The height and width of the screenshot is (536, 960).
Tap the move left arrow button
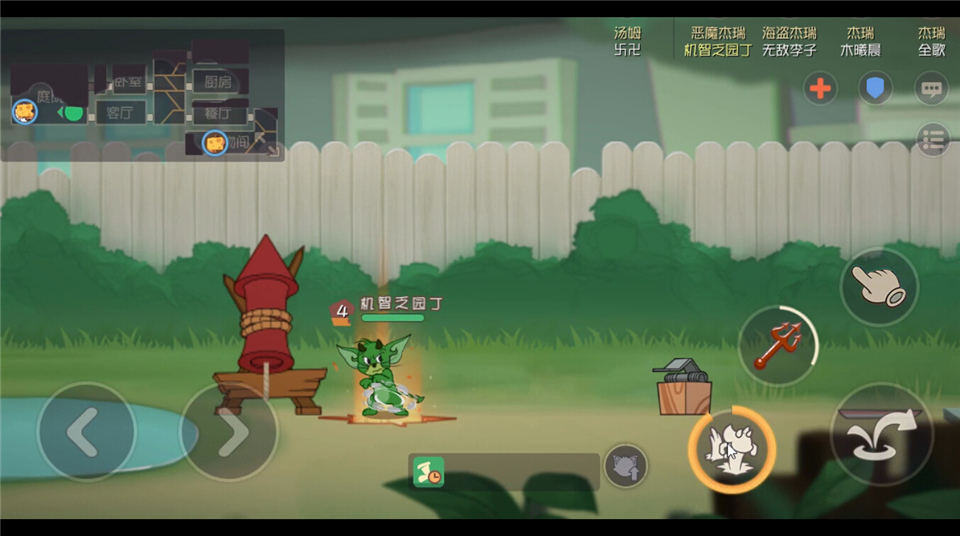pos(85,432)
